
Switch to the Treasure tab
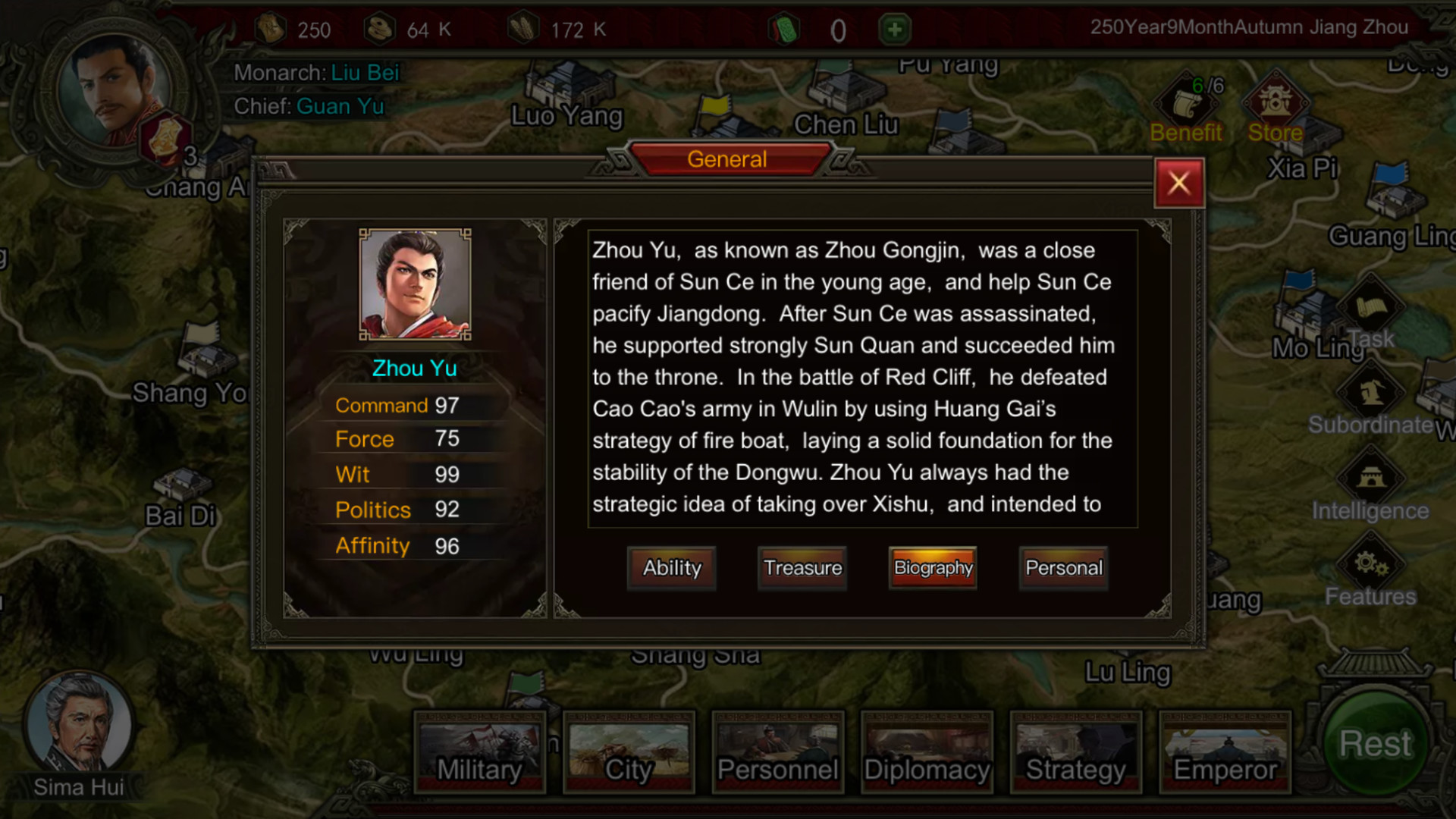802,568
